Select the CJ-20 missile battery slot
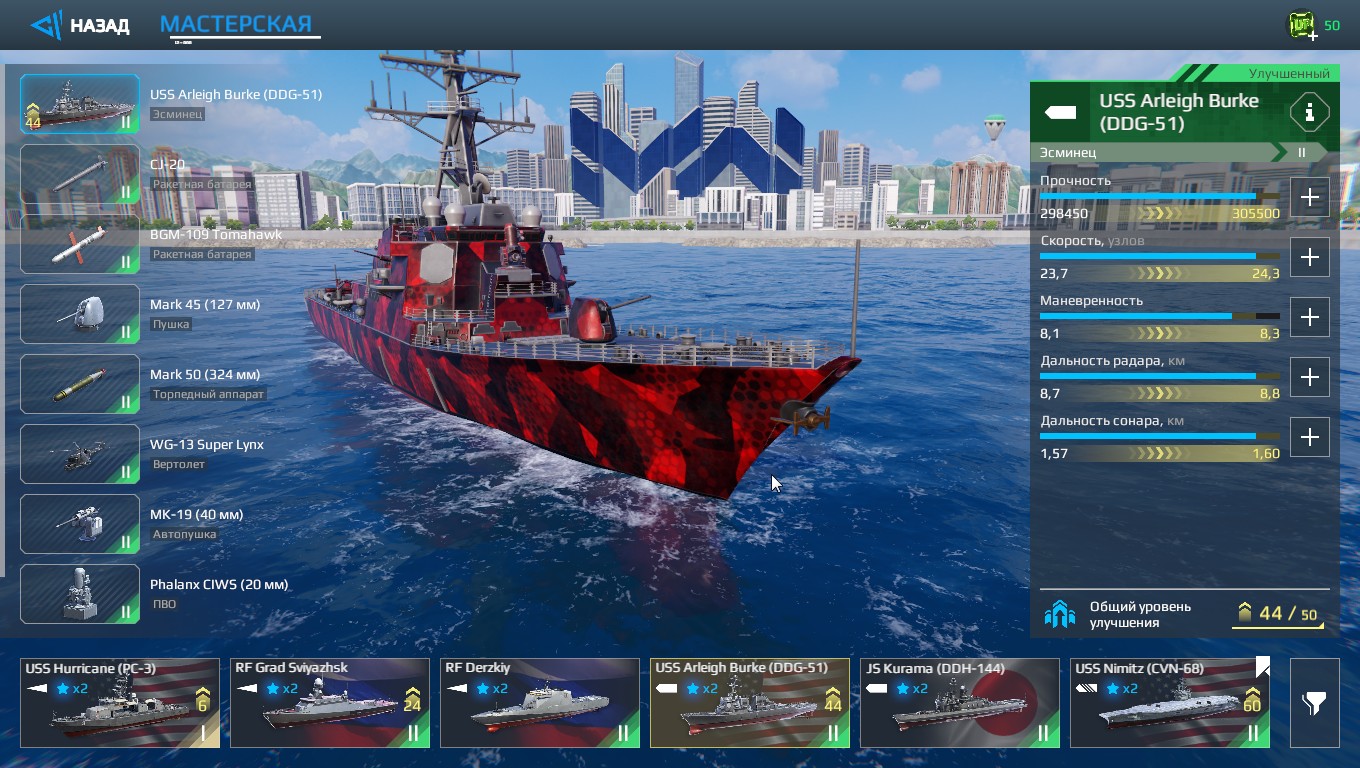The width and height of the screenshot is (1360, 768). tap(80, 174)
